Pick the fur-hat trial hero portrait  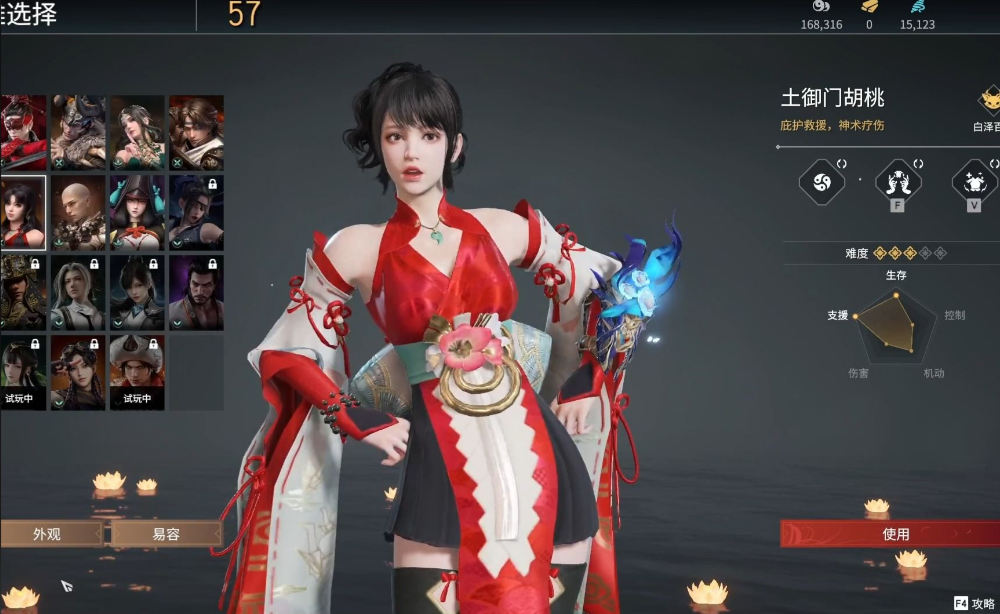tap(137, 372)
